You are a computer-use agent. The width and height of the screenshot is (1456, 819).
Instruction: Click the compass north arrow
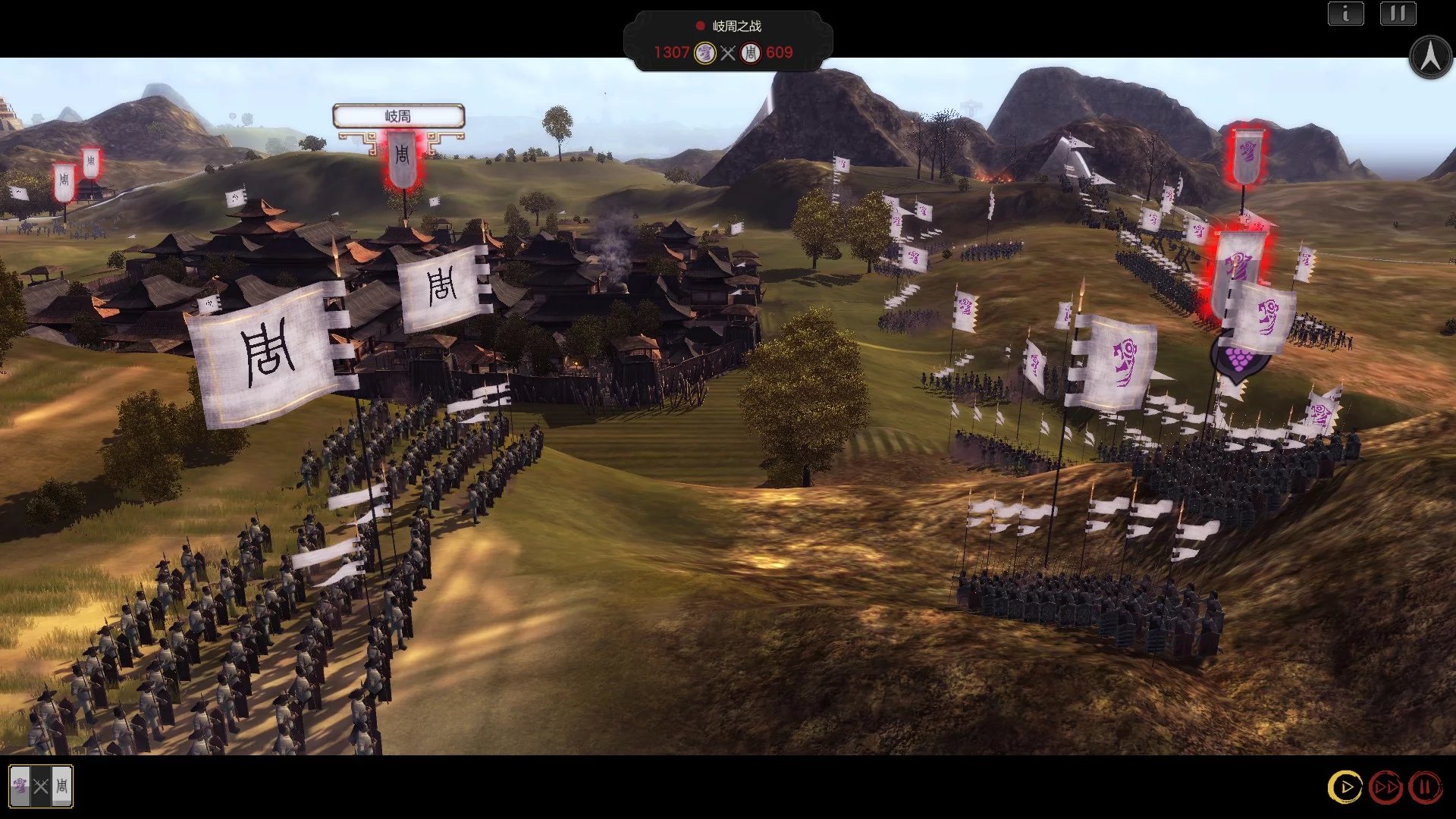point(1430,57)
